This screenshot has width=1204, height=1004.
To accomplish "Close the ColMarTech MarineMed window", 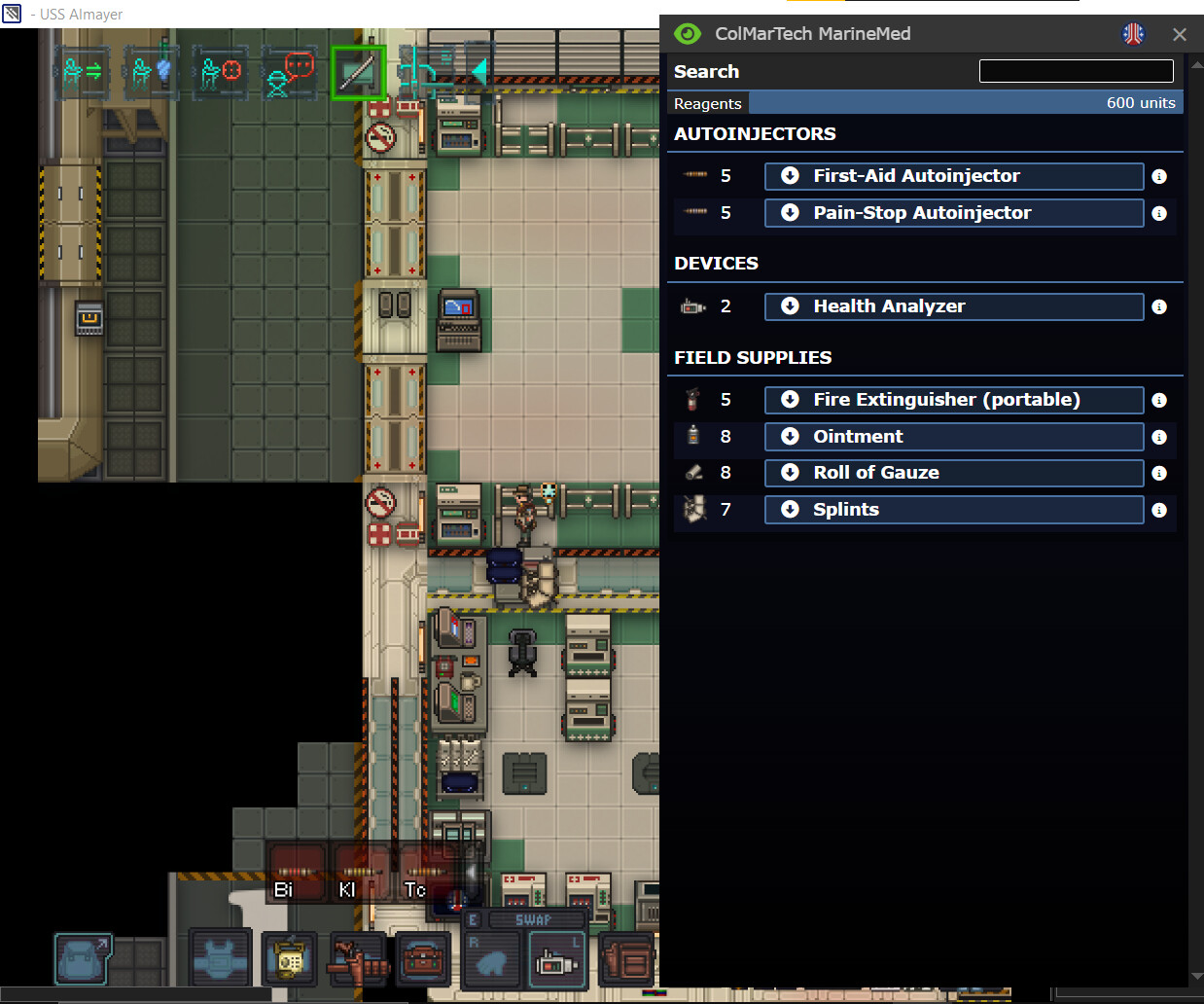I will coord(1180,34).
